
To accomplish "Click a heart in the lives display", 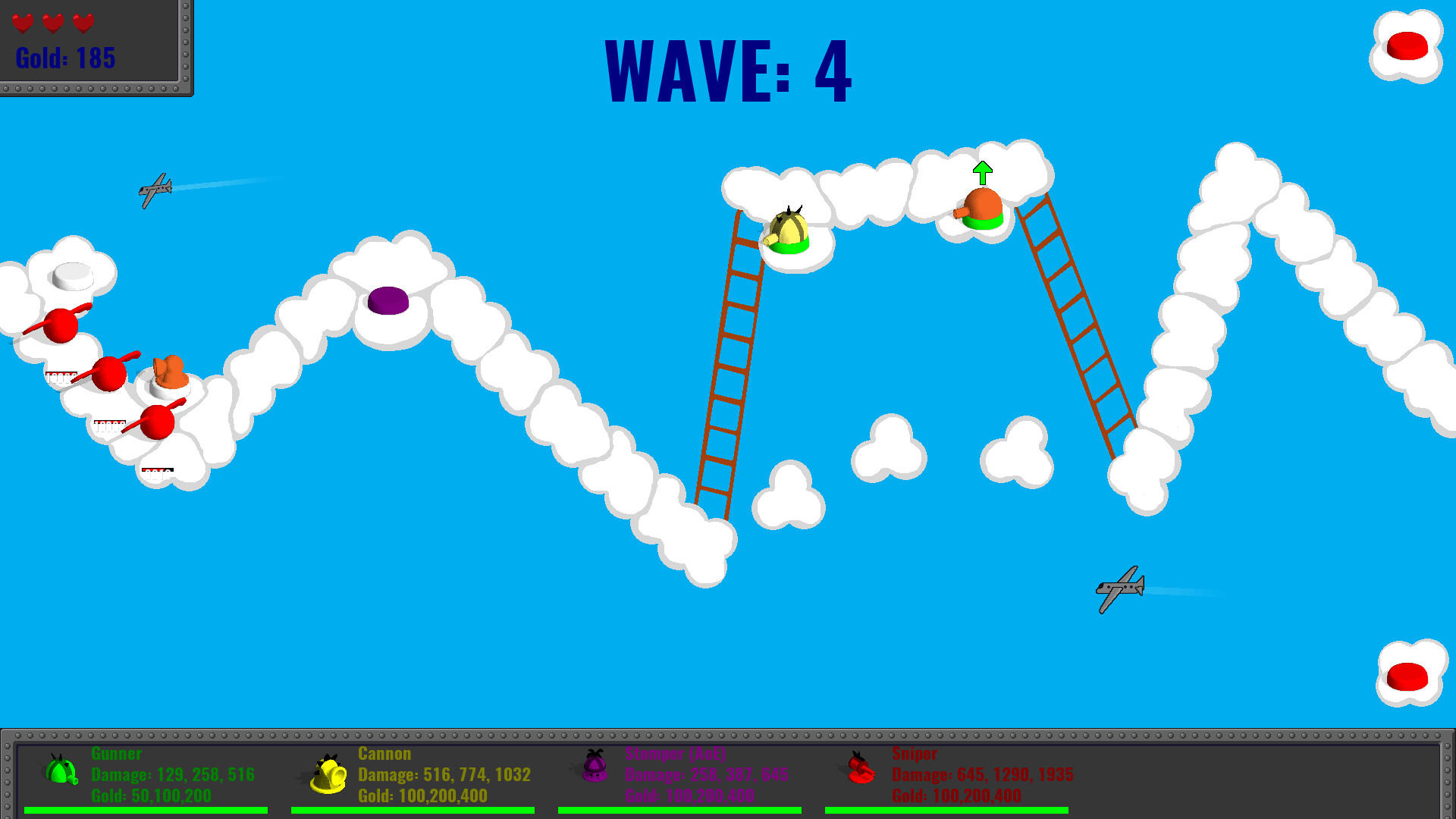I will click(23, 21).
